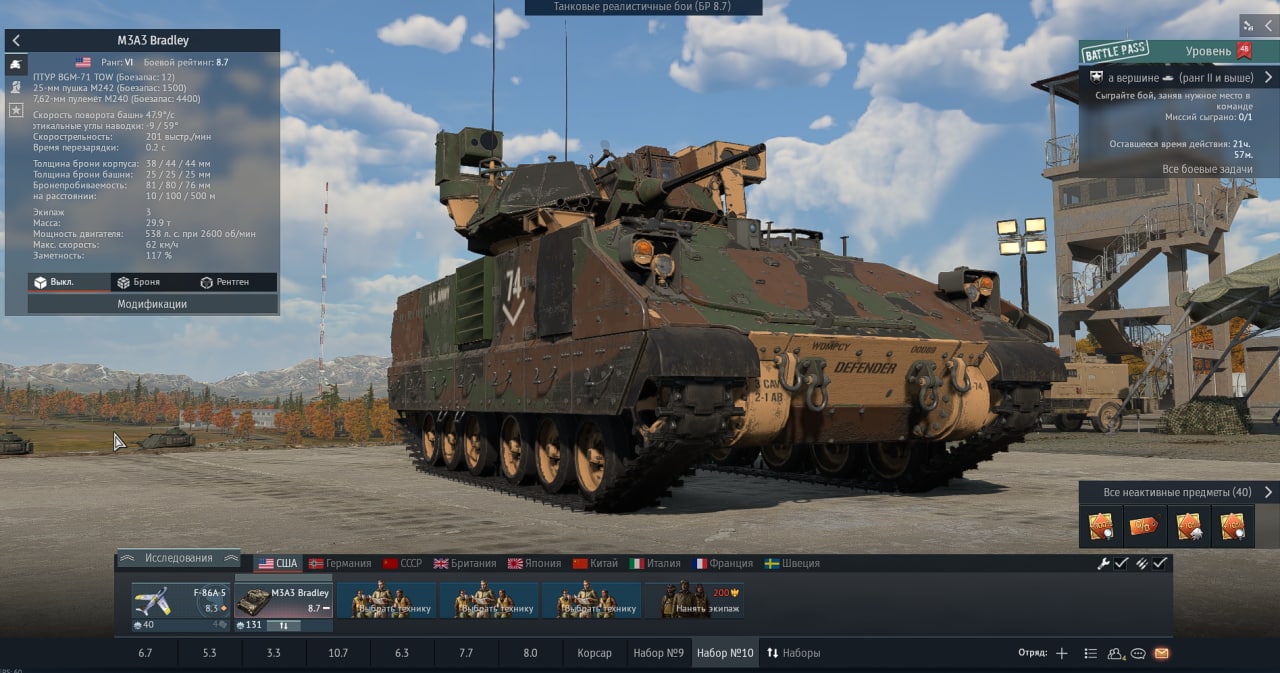
Task: Open the orange mail envelope icon
Action: tap(1161, 654)
